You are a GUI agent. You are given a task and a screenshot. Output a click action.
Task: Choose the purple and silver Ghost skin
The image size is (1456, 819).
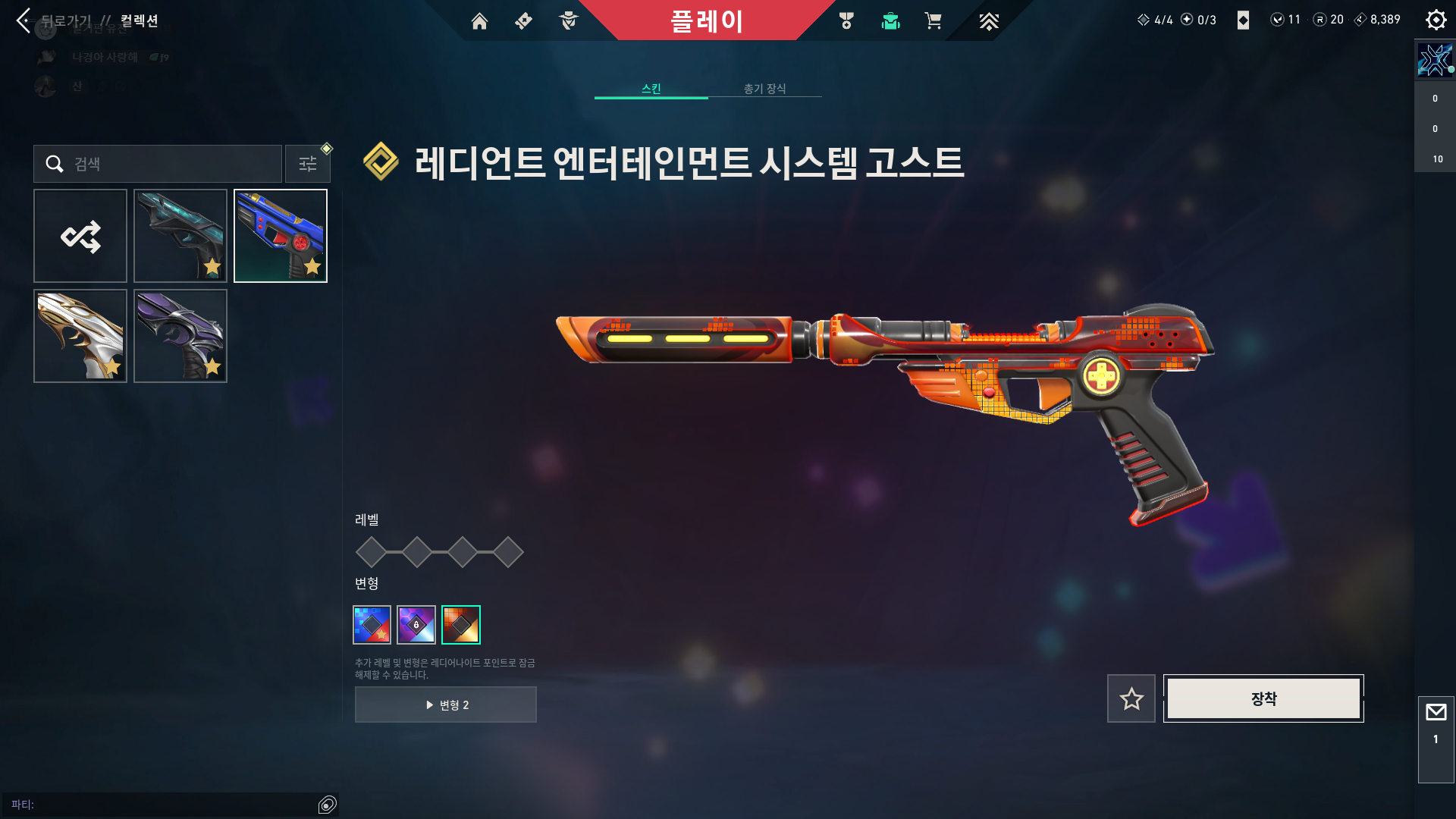(x=180, y=336)
